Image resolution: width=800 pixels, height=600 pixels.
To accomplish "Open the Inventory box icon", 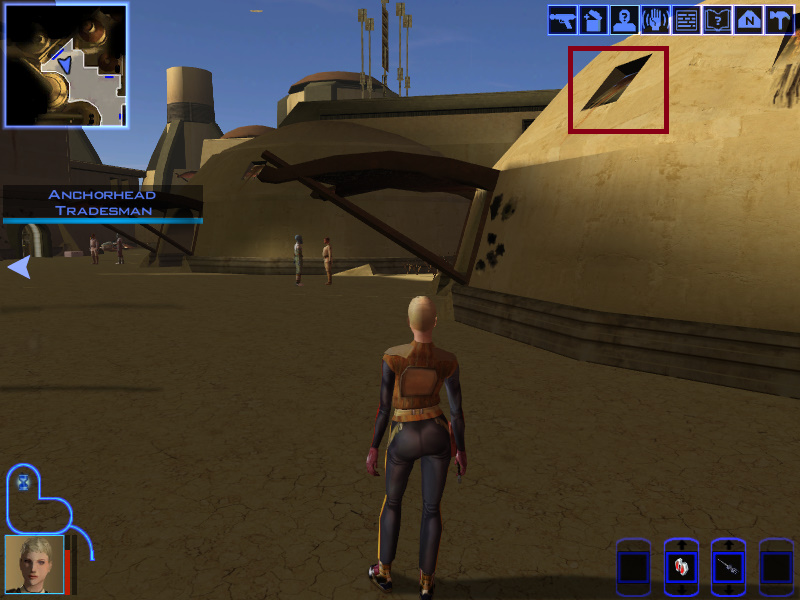I will tap(593, 20).
